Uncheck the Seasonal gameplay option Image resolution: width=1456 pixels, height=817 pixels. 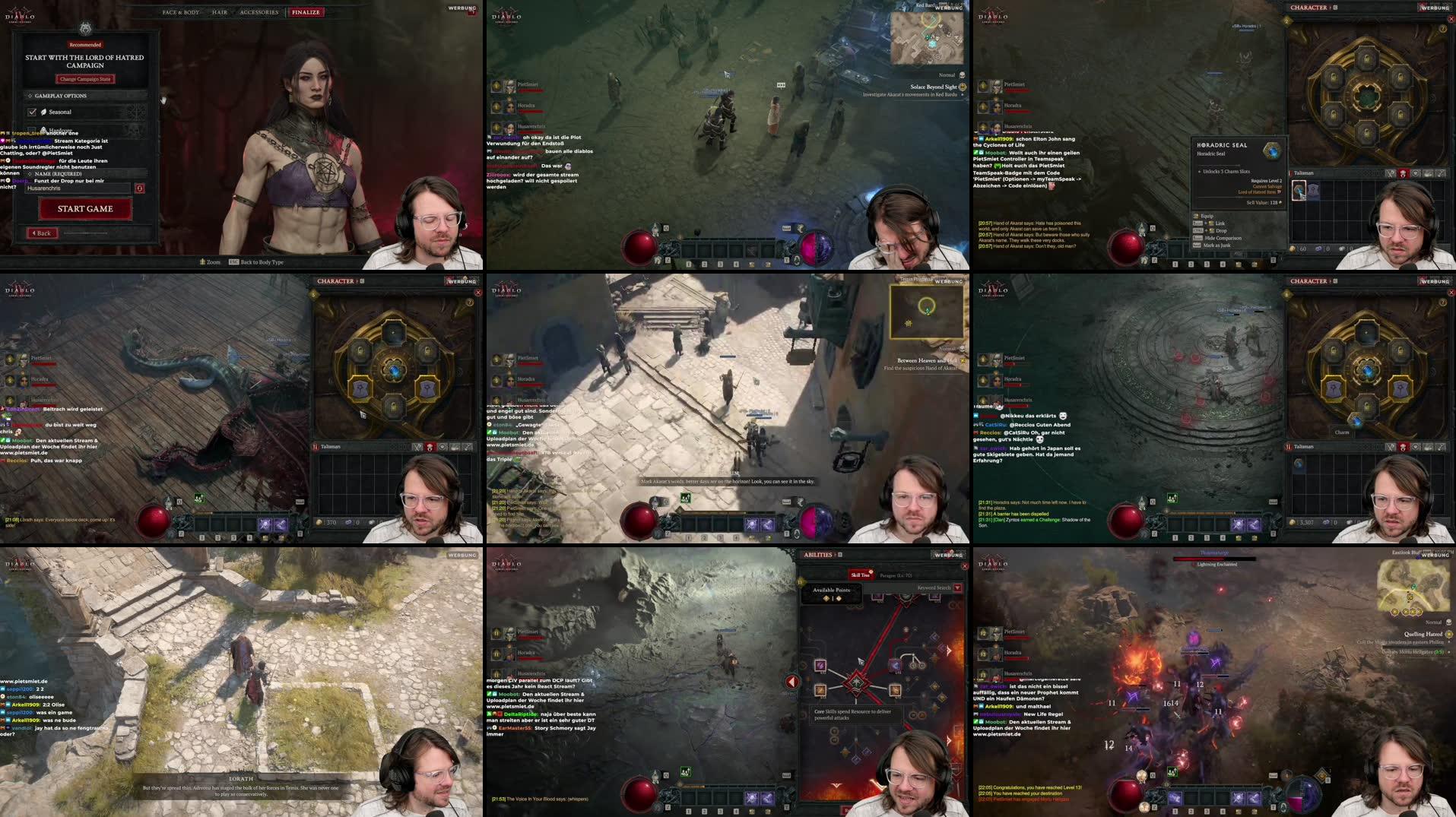32,112
